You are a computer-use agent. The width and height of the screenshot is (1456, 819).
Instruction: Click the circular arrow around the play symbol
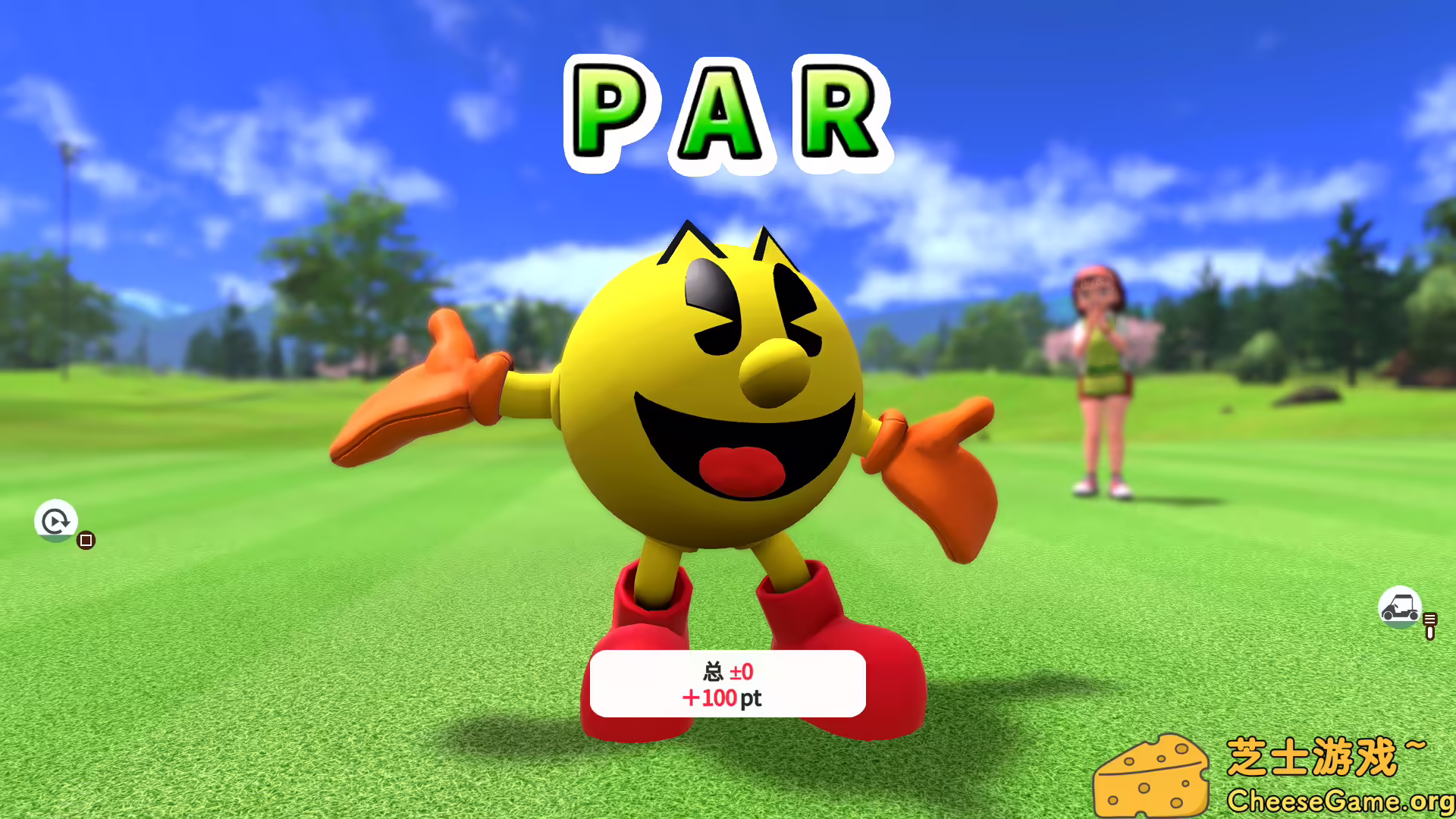[54, 522]
